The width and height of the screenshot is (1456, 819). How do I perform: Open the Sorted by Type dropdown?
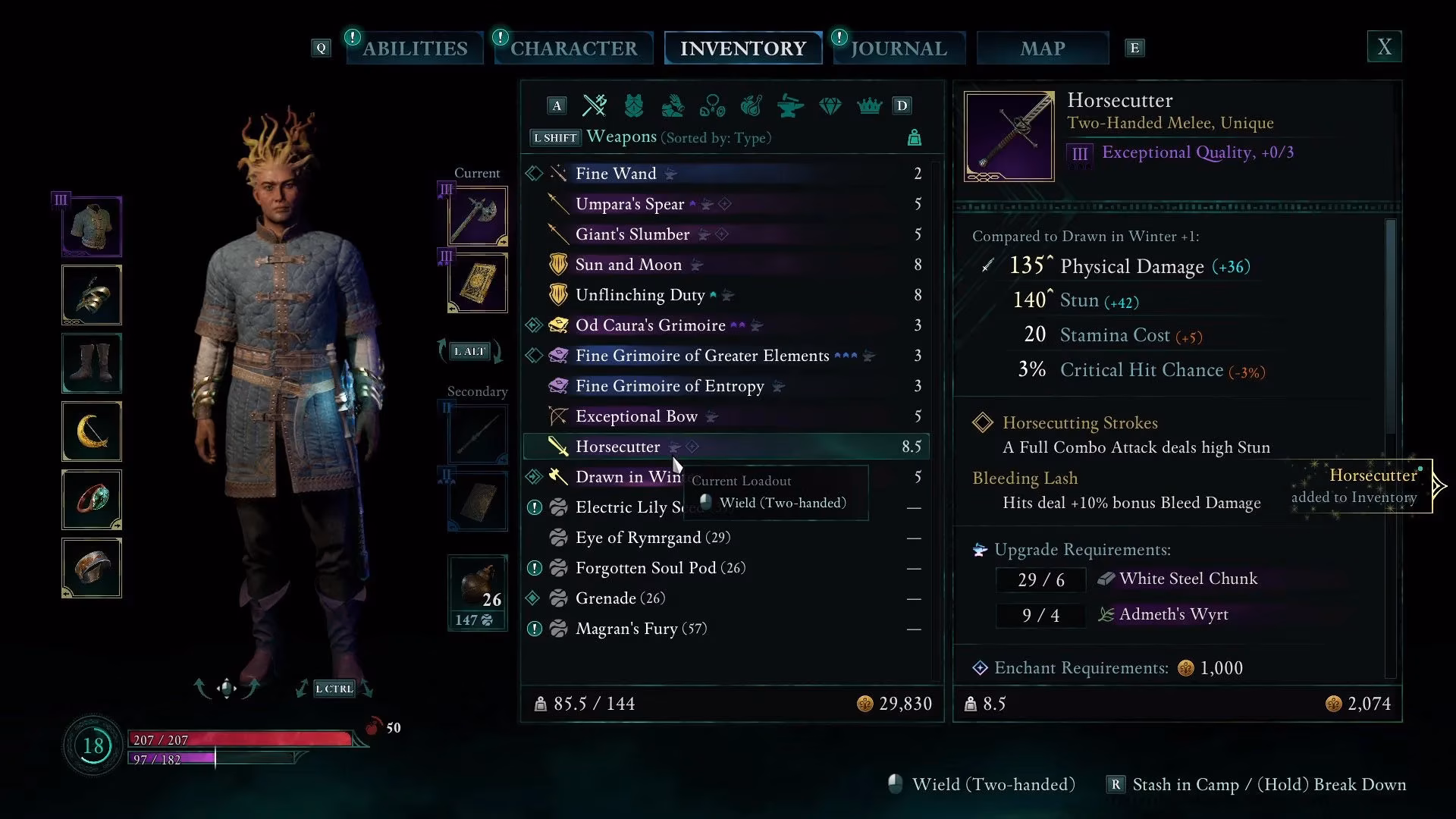point(716,138)
